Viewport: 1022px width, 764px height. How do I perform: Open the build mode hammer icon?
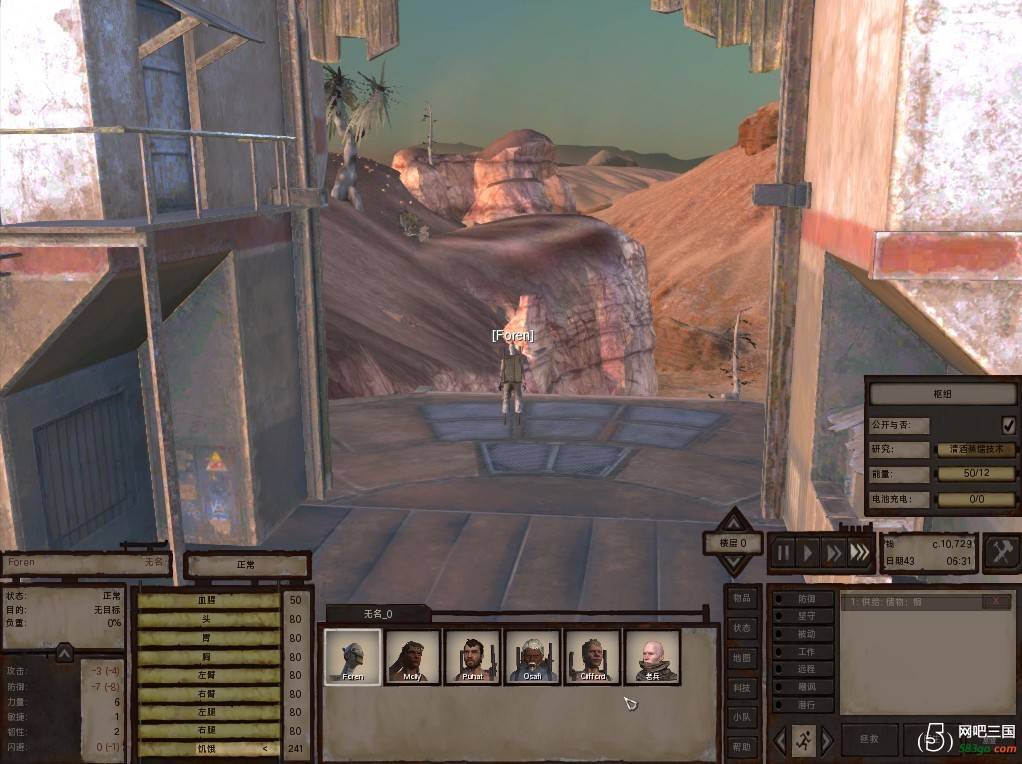coord(1001,553)
